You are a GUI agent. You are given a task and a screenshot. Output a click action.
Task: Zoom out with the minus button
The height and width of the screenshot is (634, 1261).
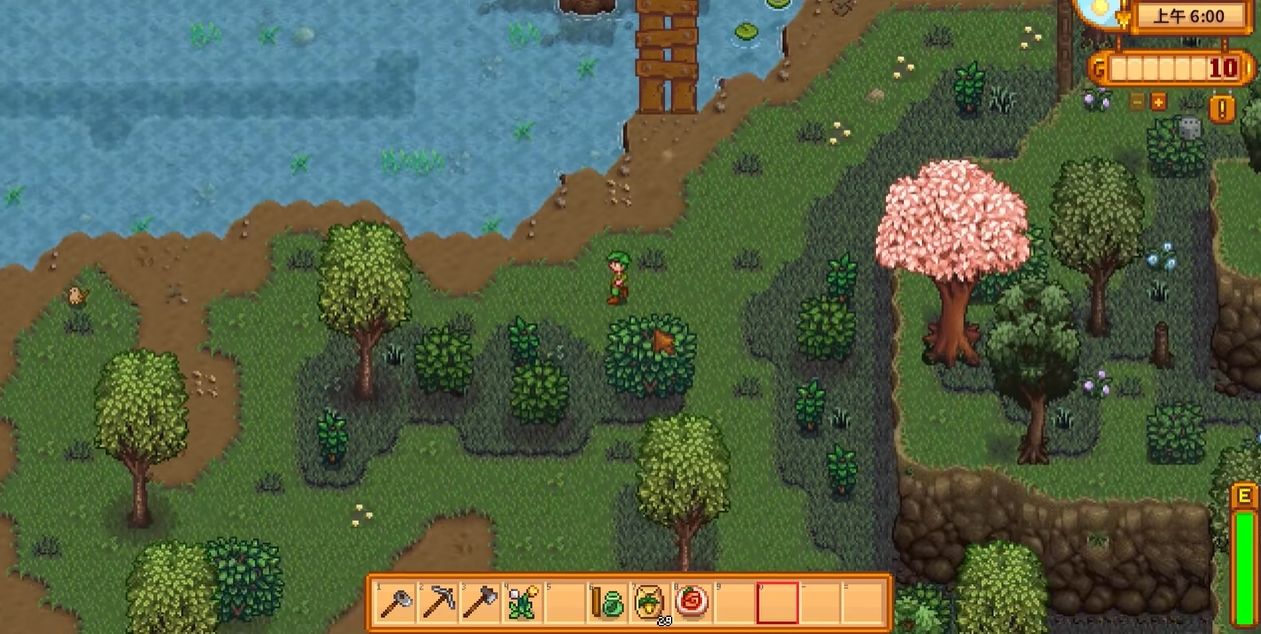click(1137, 101)
